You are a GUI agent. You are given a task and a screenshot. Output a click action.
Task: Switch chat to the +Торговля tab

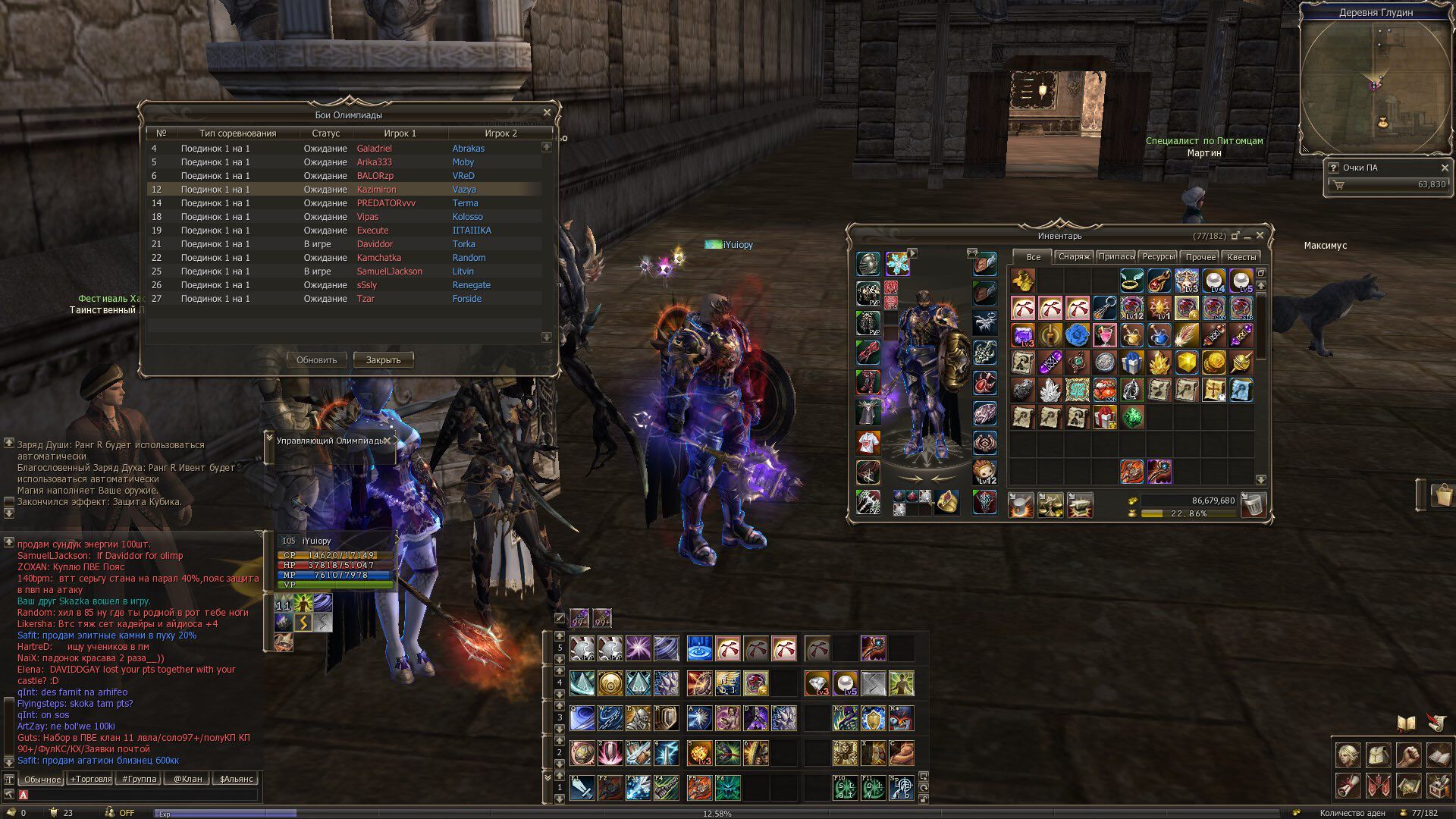tap(91, 779)
